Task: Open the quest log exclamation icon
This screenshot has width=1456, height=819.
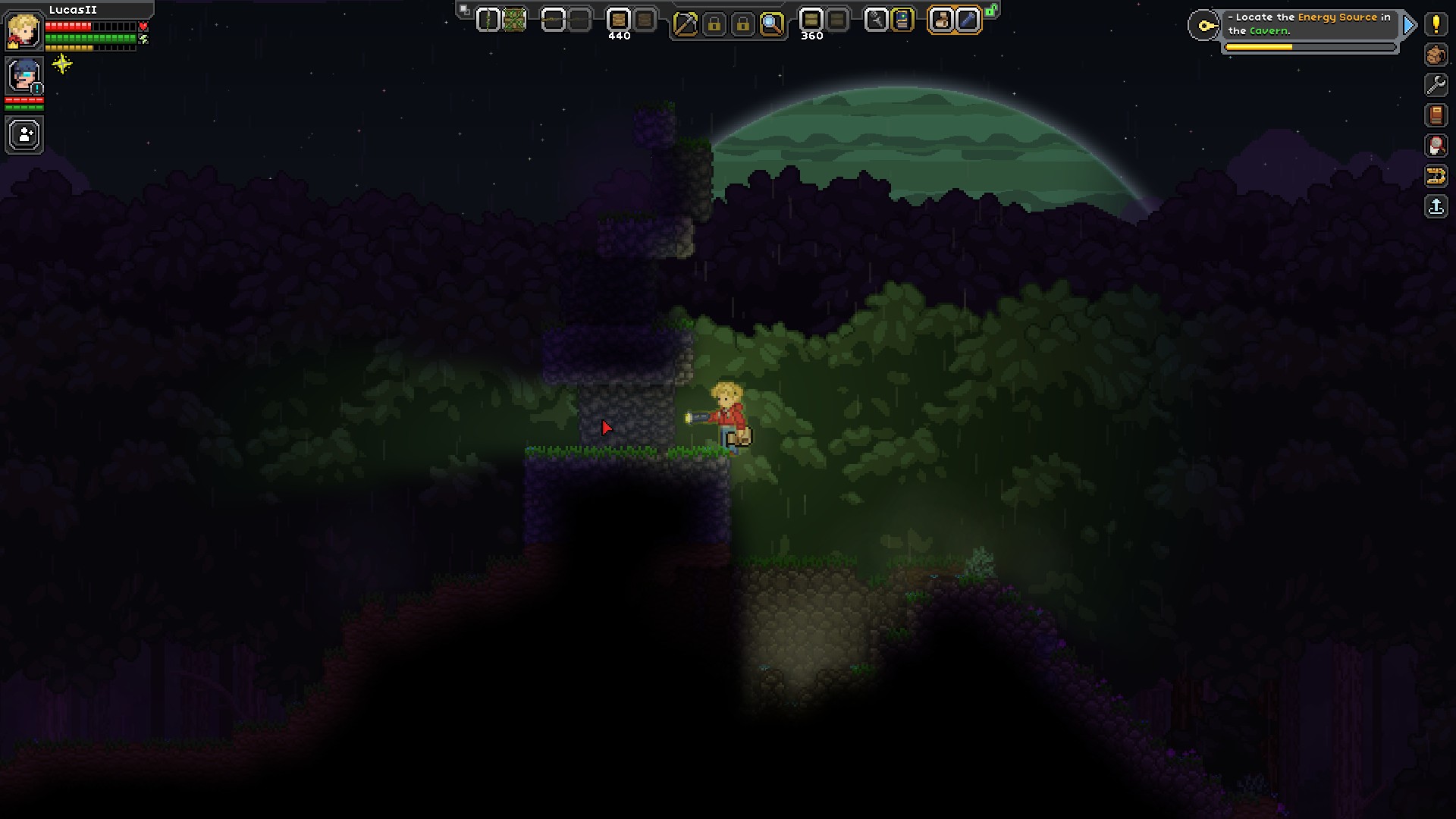Action: [x=1436, y=24]
